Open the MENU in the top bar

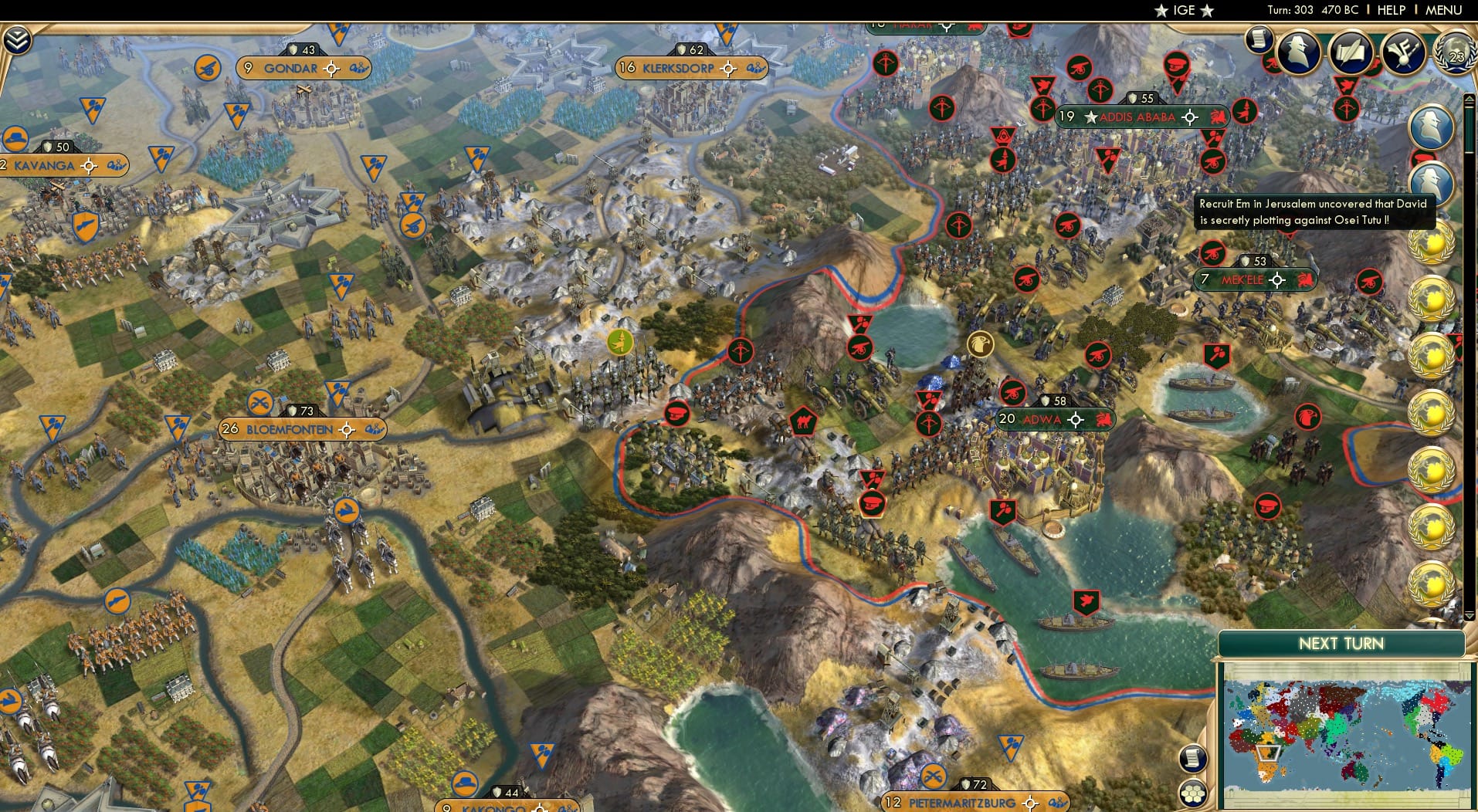click(x=1442, y=10)
